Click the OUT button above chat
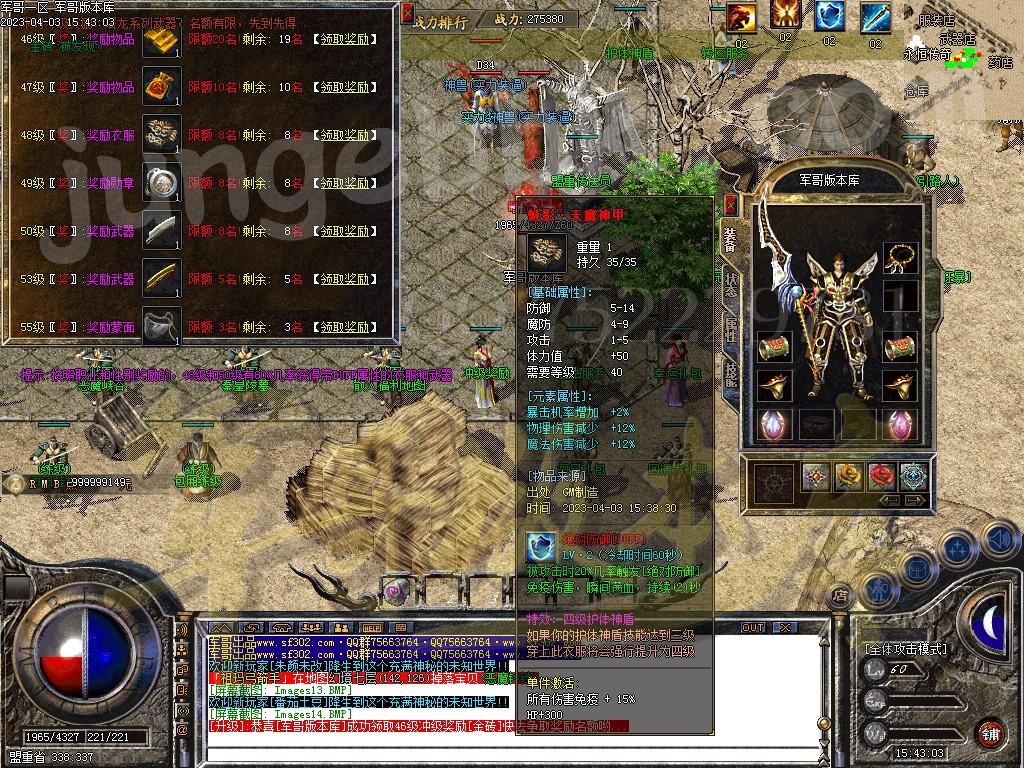 point(752,628)
